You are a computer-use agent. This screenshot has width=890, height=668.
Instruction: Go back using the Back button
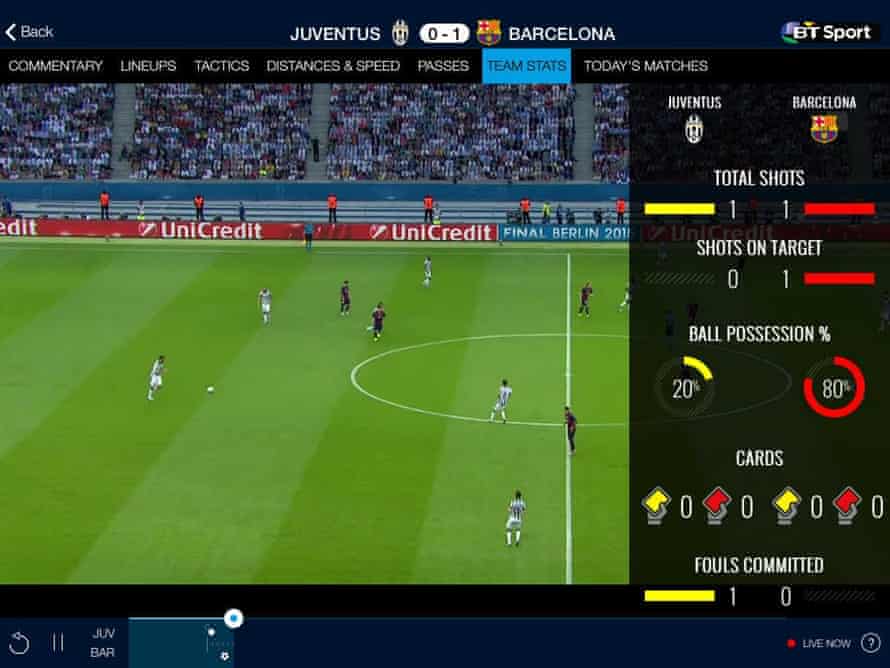[x=29, y=32]
